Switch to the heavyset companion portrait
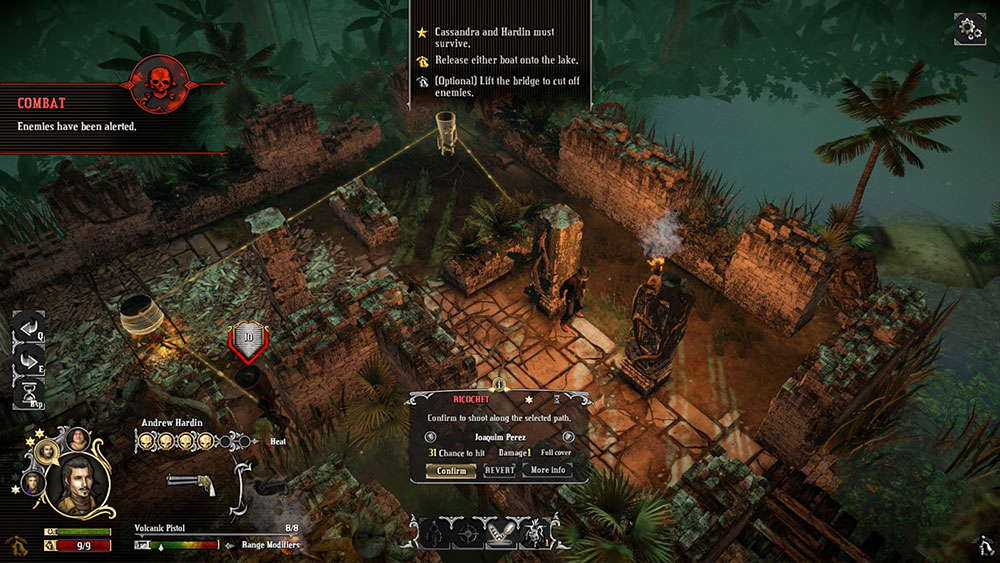Viewport: 1000px width, 563px height. pos(78,439)
